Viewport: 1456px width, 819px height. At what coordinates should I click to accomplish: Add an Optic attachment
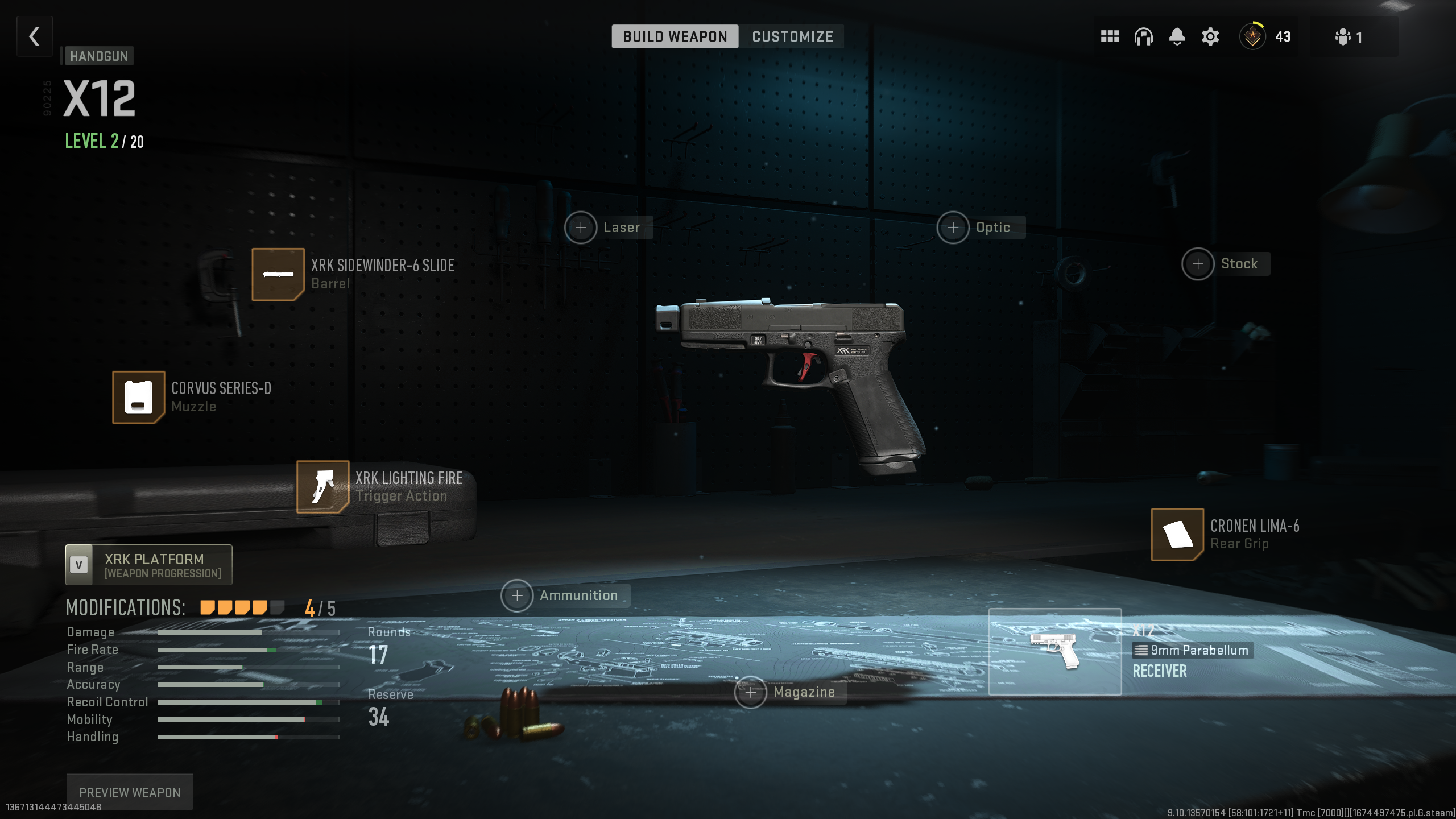(x=953, y=228)
